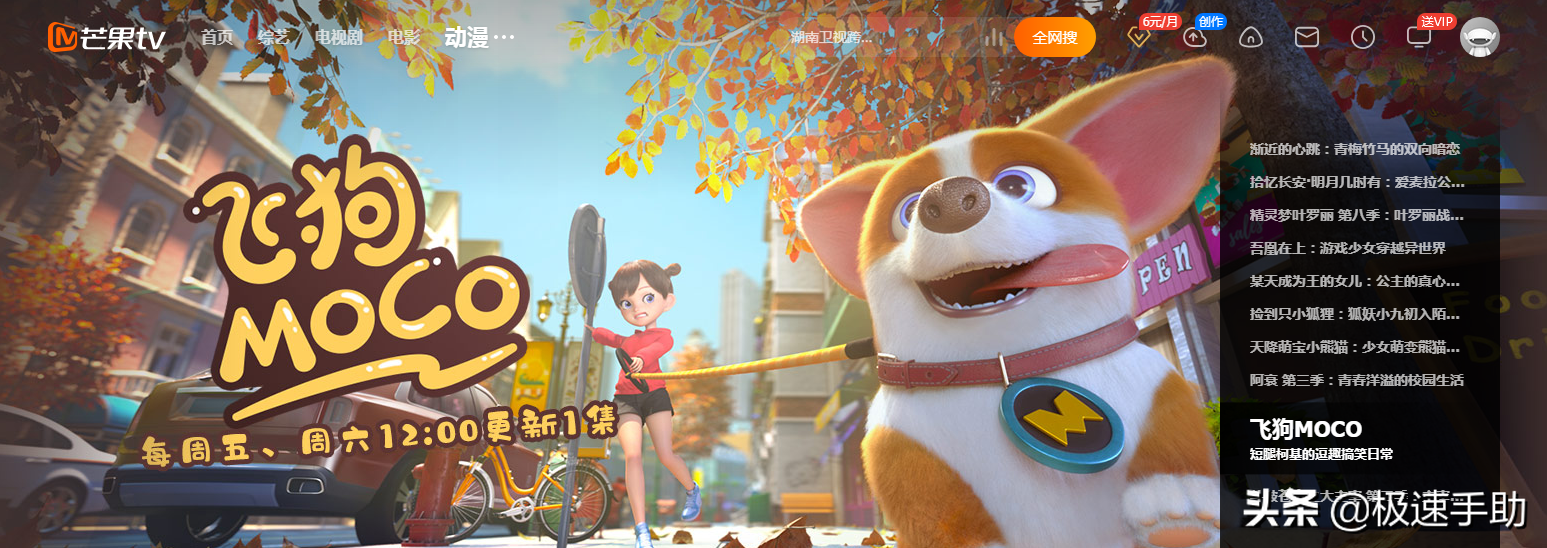Open the 首页 home tab
Viewport: 1547px width, 548px height.
(216, 38)
